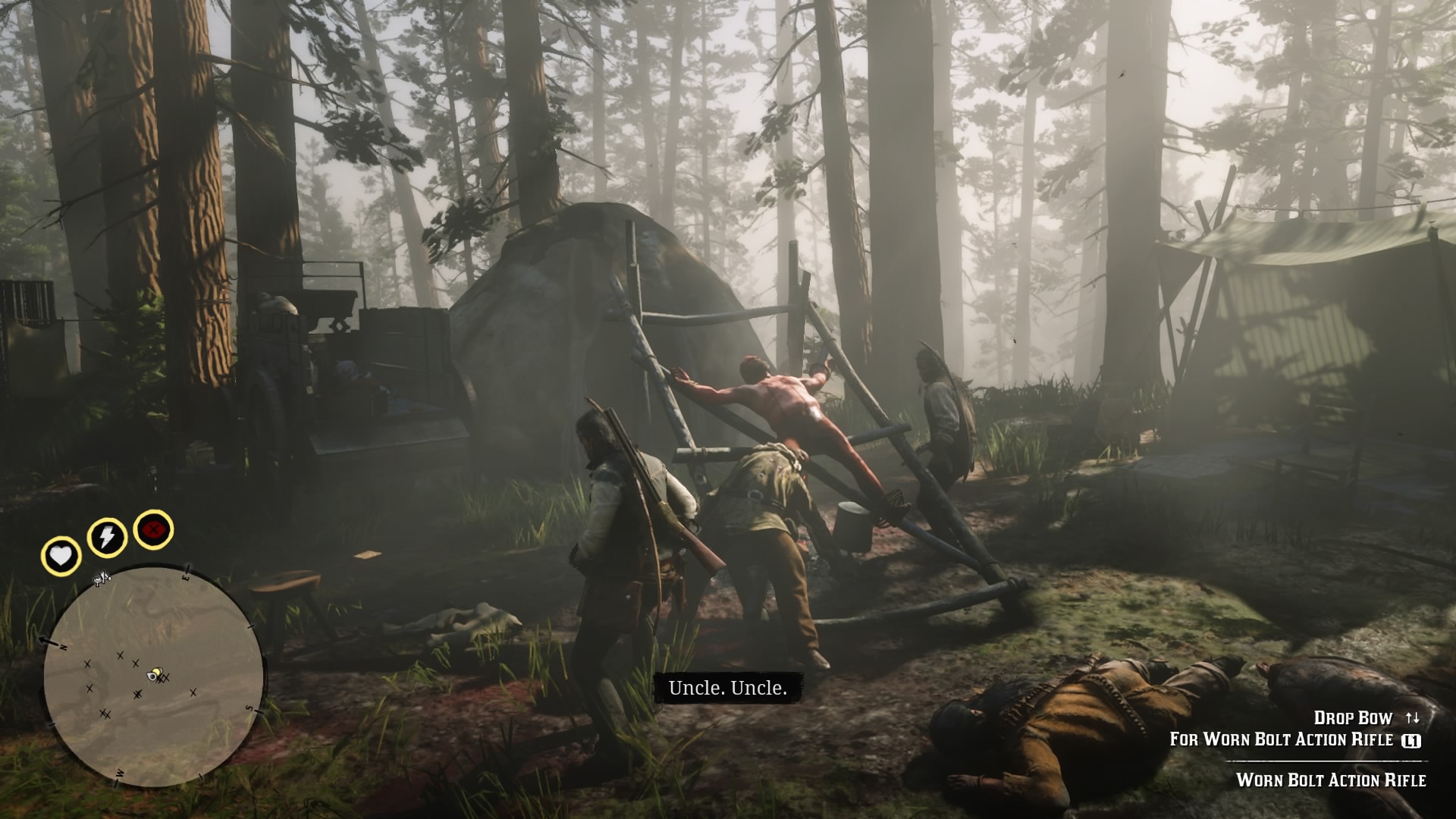Click the E compass letter on the minimap
Image resolution: width=1456 pixels, height=819 pixels.
coord(186,577)
